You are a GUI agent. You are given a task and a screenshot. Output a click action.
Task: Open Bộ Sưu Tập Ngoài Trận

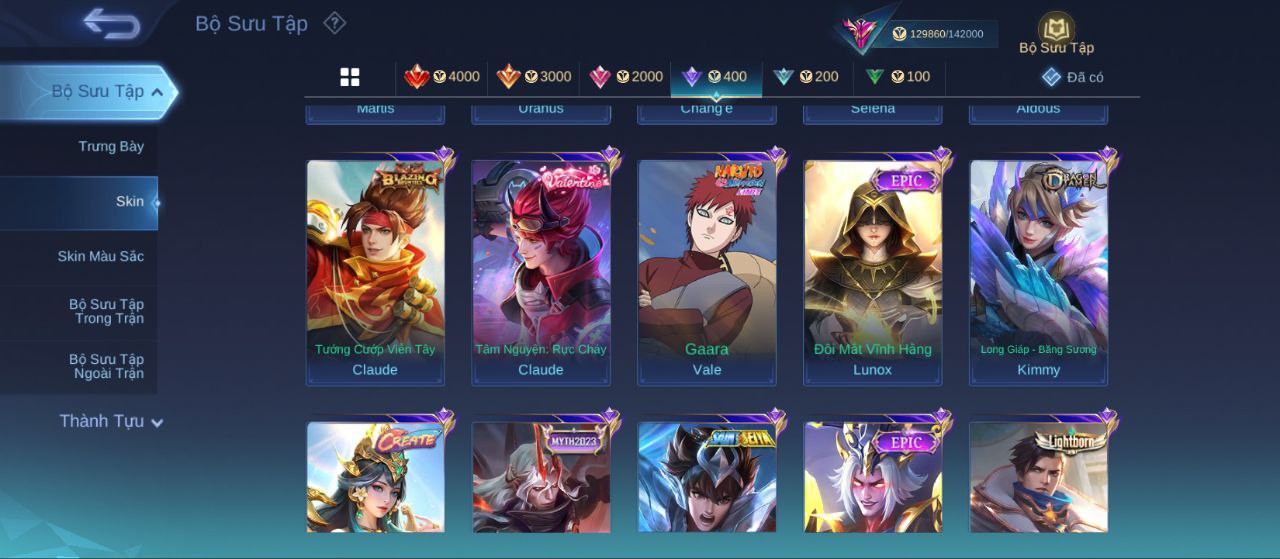click(106, 367)
